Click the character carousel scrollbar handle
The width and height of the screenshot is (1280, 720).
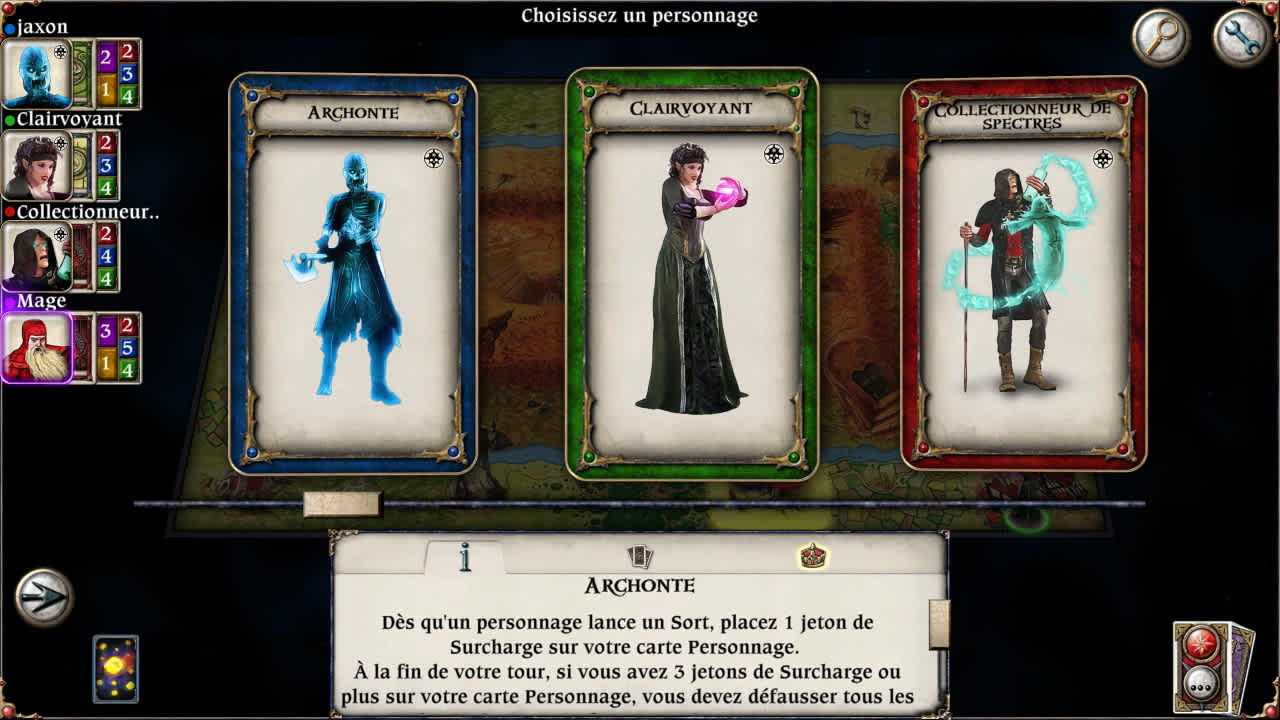tap(342, 504)
